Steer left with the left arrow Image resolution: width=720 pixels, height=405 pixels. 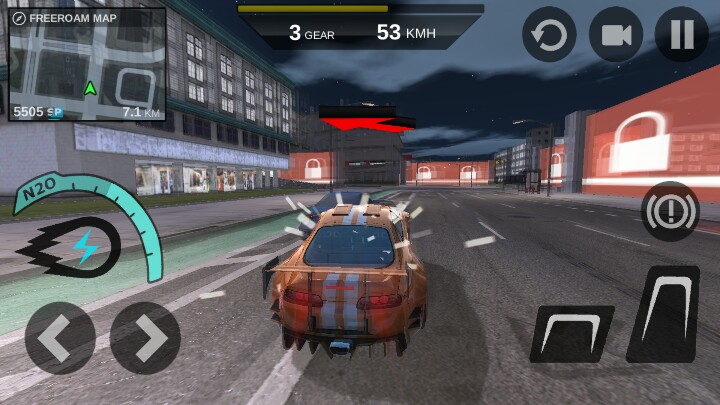tap(60, 338)
